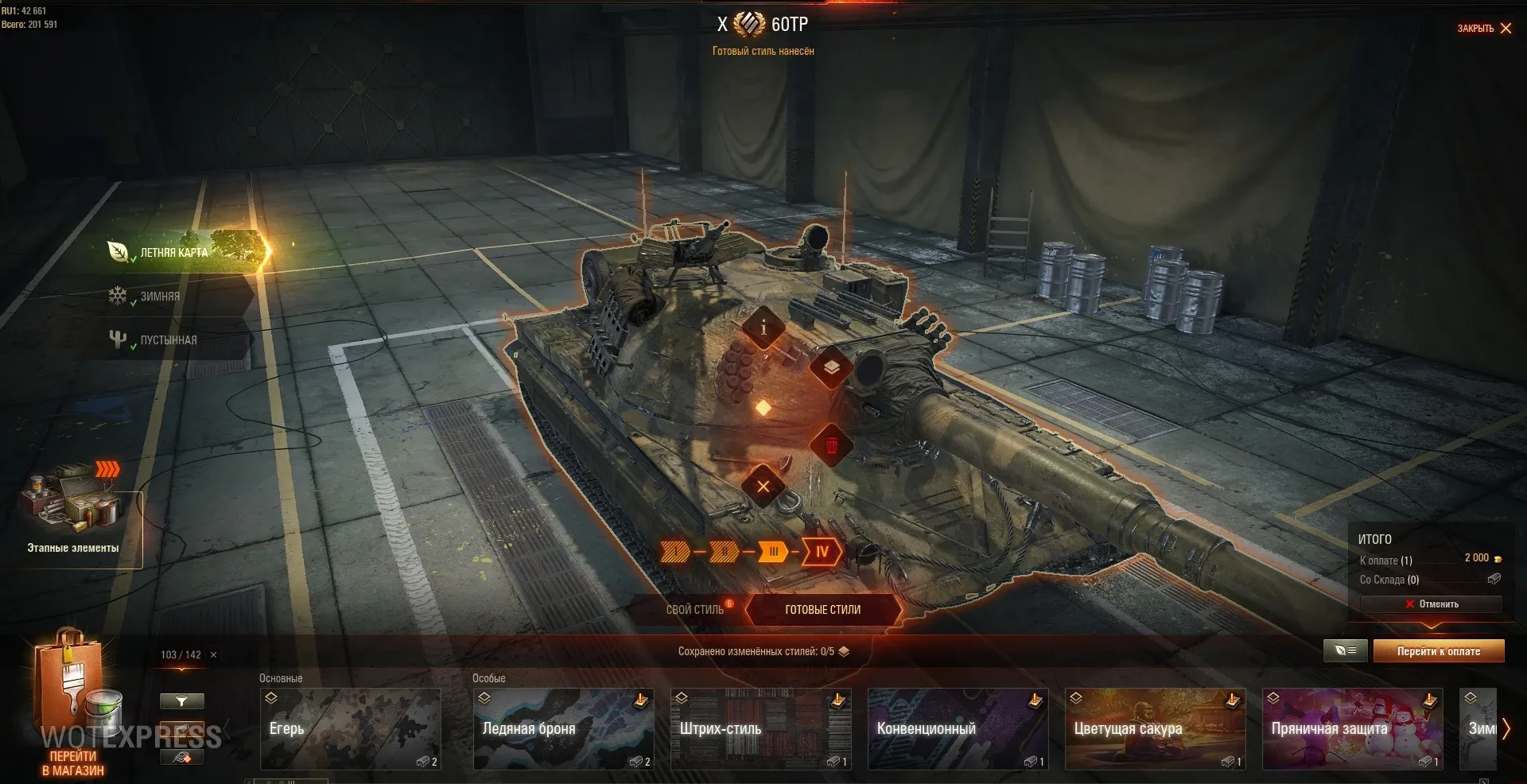Select the Цветущая сакура style

coord(1155,729)
